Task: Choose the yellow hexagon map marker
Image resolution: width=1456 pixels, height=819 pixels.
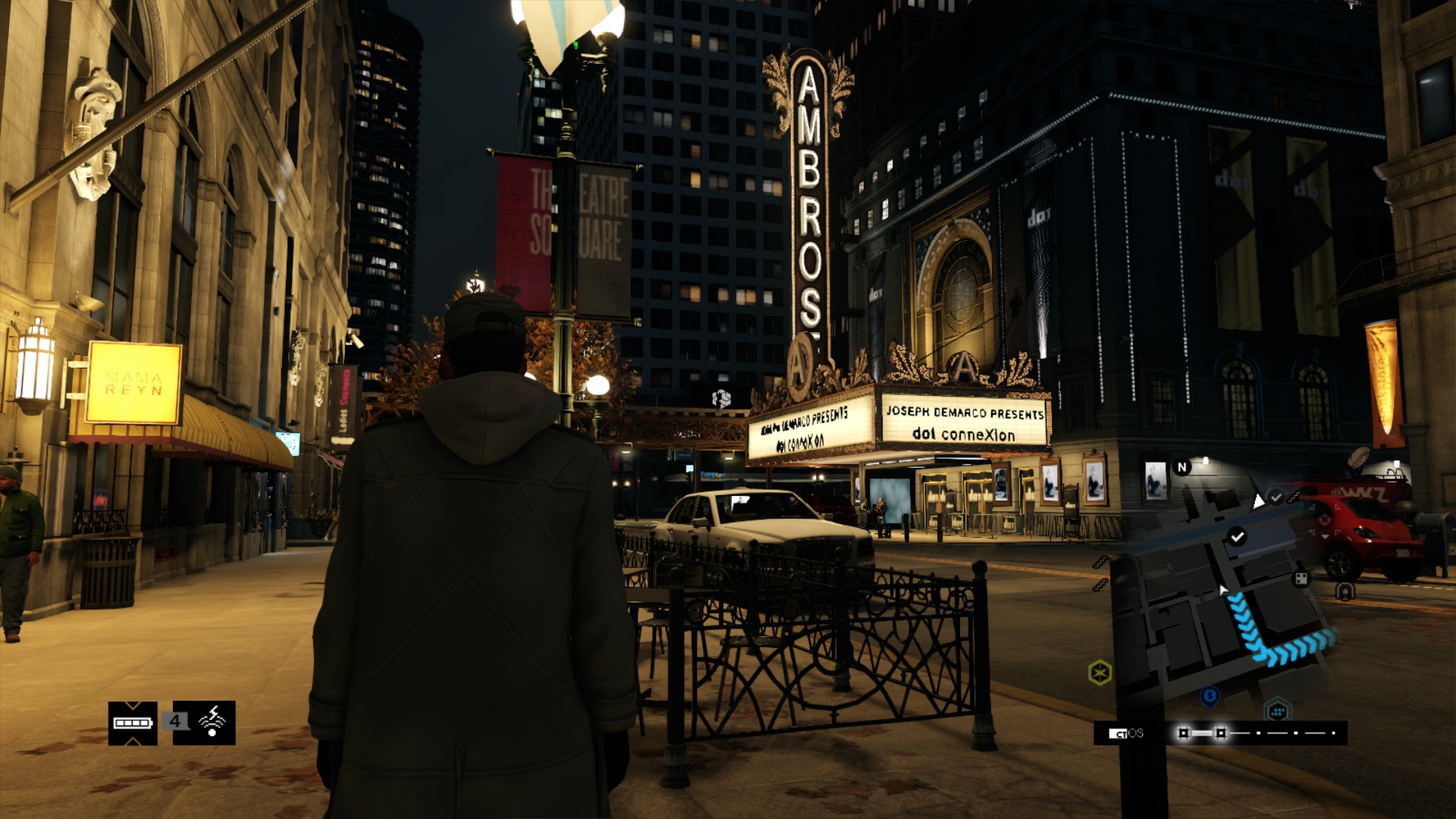Action: (x=1100, y=672)
